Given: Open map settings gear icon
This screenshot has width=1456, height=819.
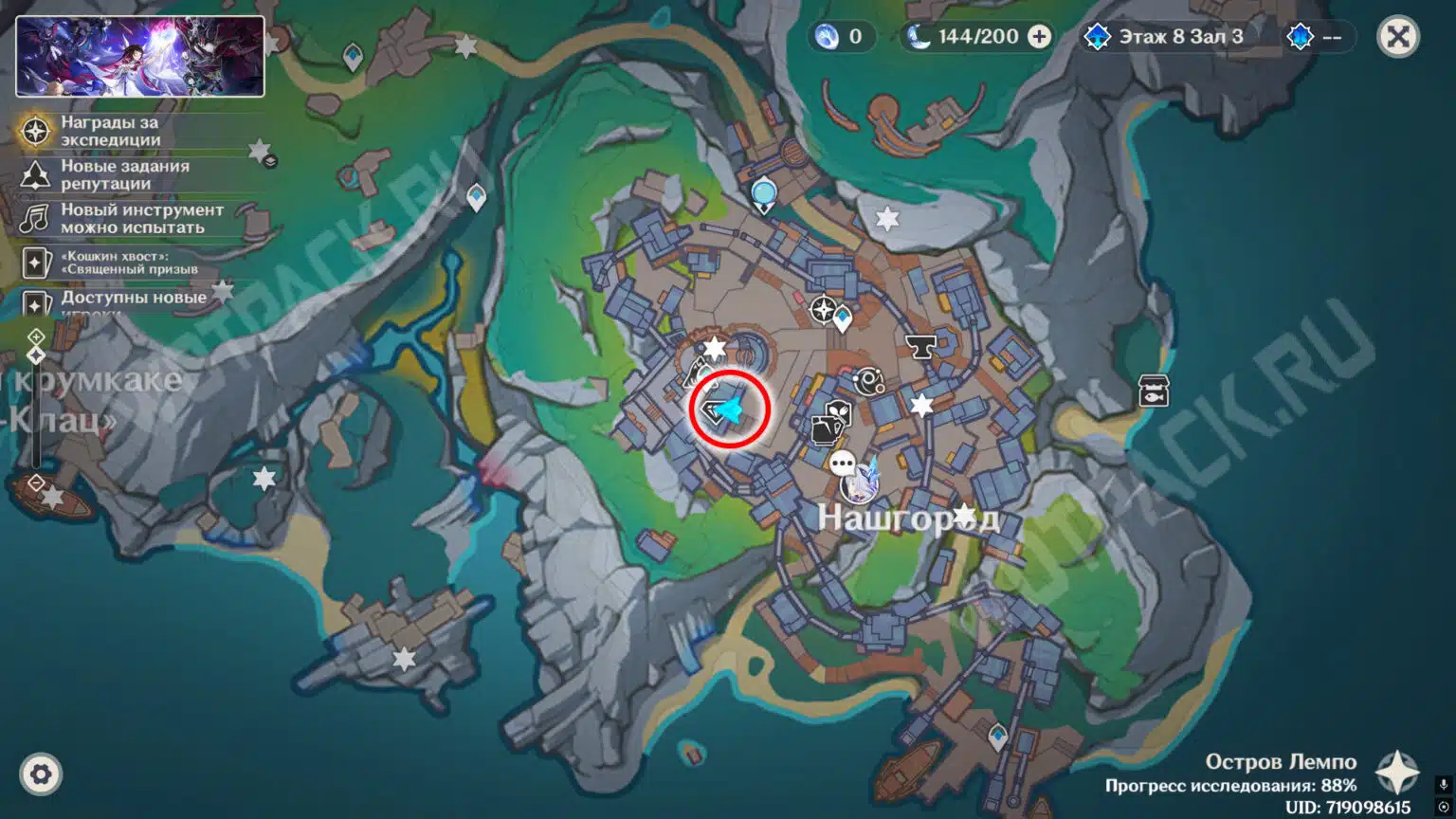Looking at the screenshot, I should click(x=40, y=774).
